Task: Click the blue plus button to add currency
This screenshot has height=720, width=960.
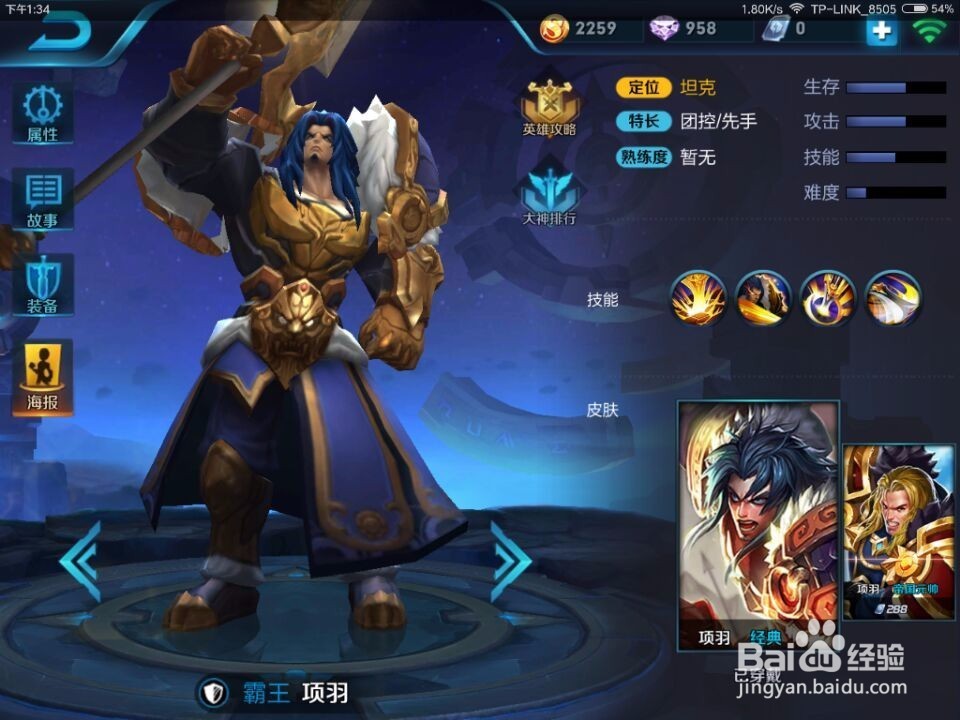Action: (881, 30)
